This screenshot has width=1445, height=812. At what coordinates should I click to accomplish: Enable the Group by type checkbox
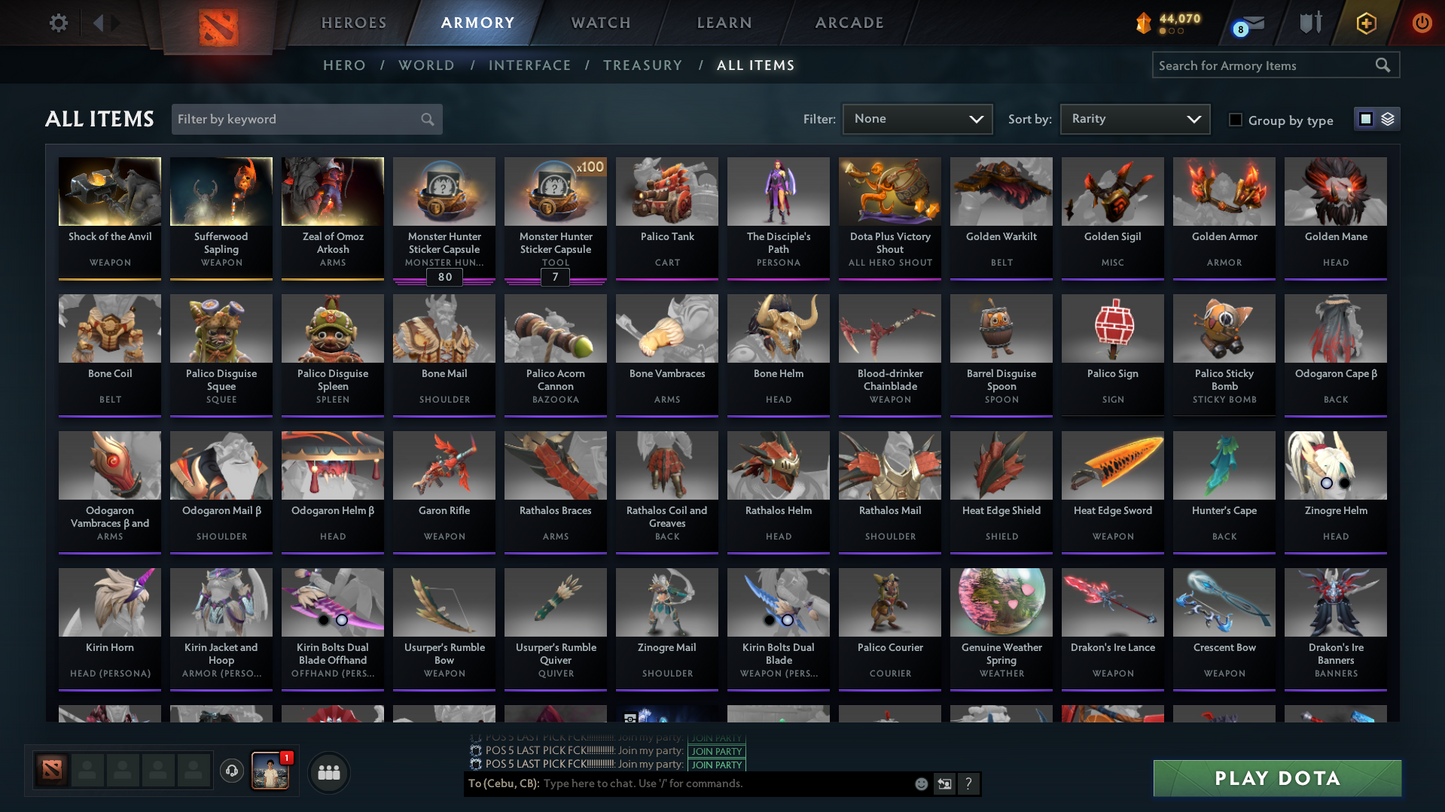coord(1236,120)
